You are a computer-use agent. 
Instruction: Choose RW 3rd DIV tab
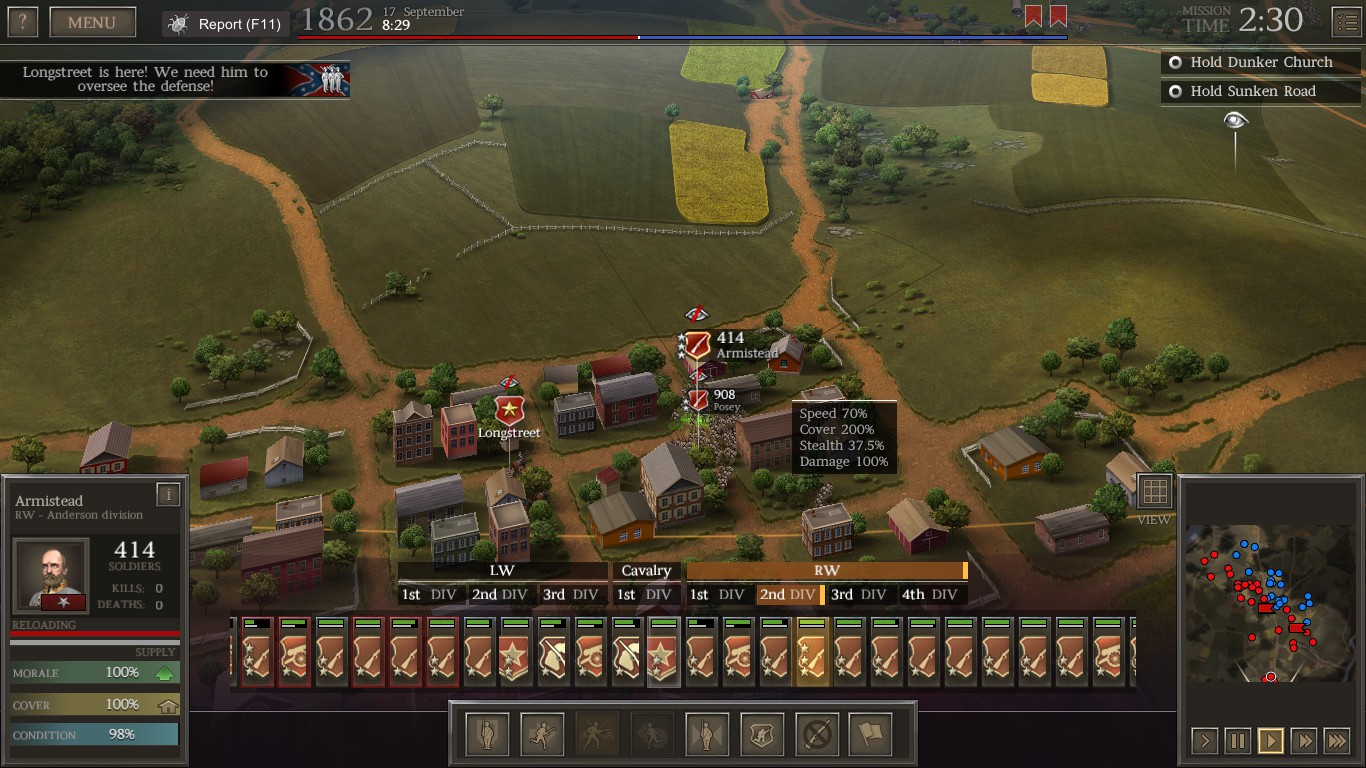point(858,594)
